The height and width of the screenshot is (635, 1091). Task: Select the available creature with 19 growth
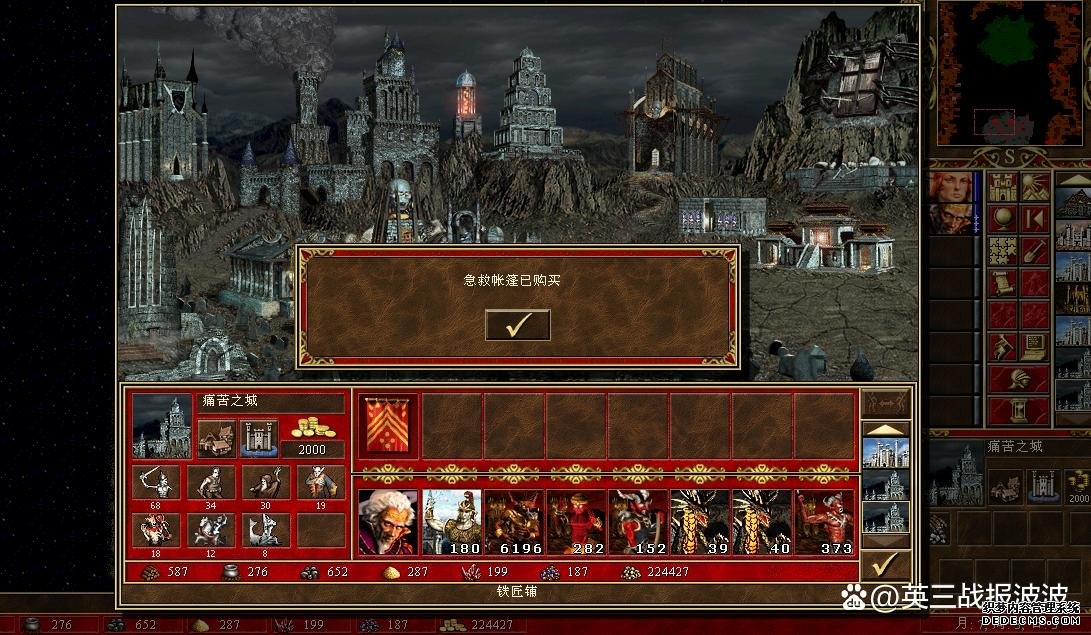pyautogui.click(x=321, y=485)
